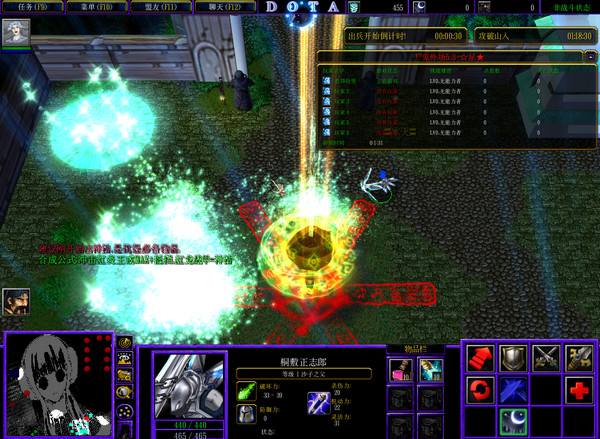Select the hero portrait icon below the menu bar
Viewport: 600px width, 439px height.
click(16, 34)
